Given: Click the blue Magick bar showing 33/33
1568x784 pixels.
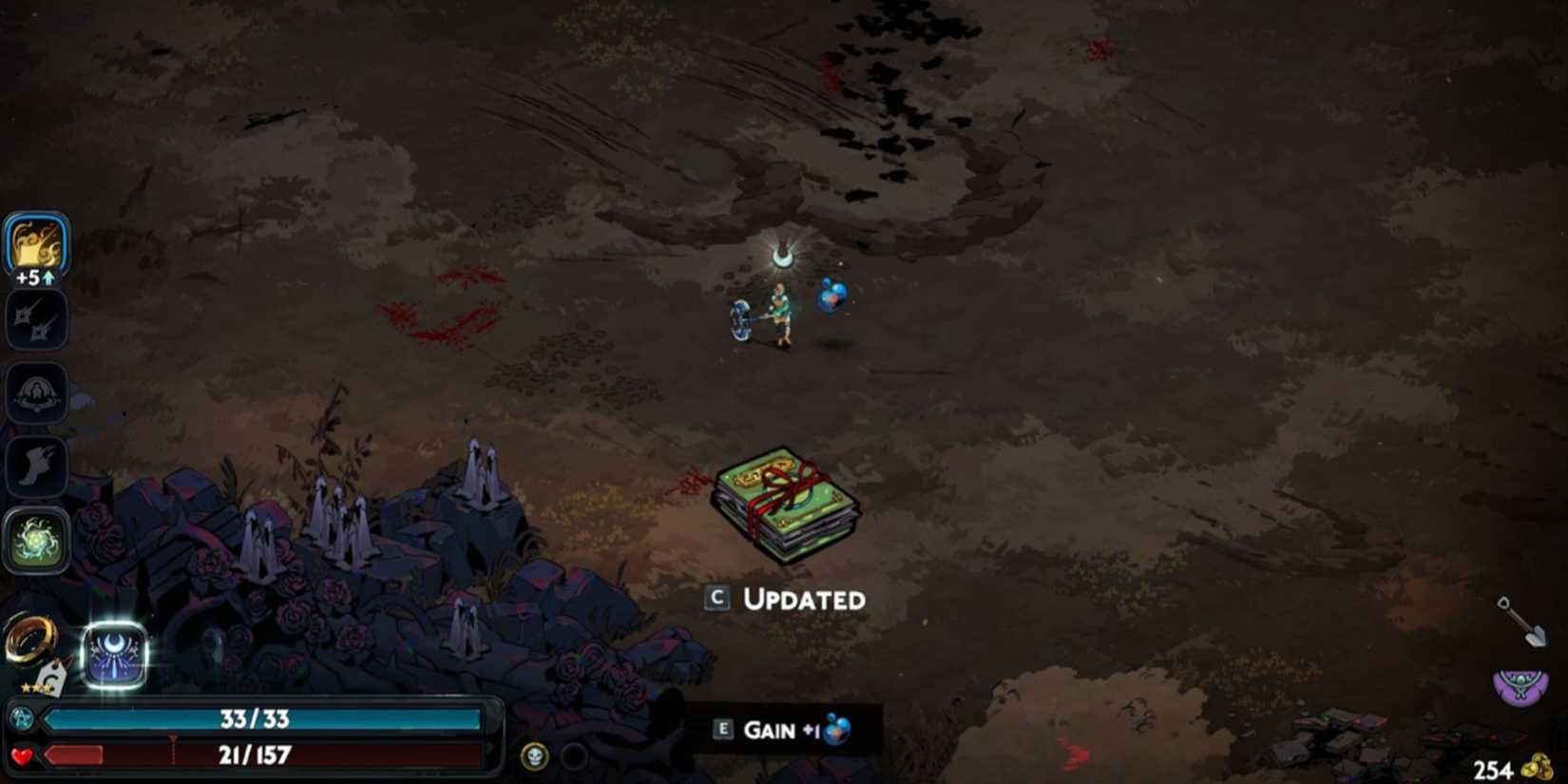Looking at the screenshot, I should (x=257, y=719).
